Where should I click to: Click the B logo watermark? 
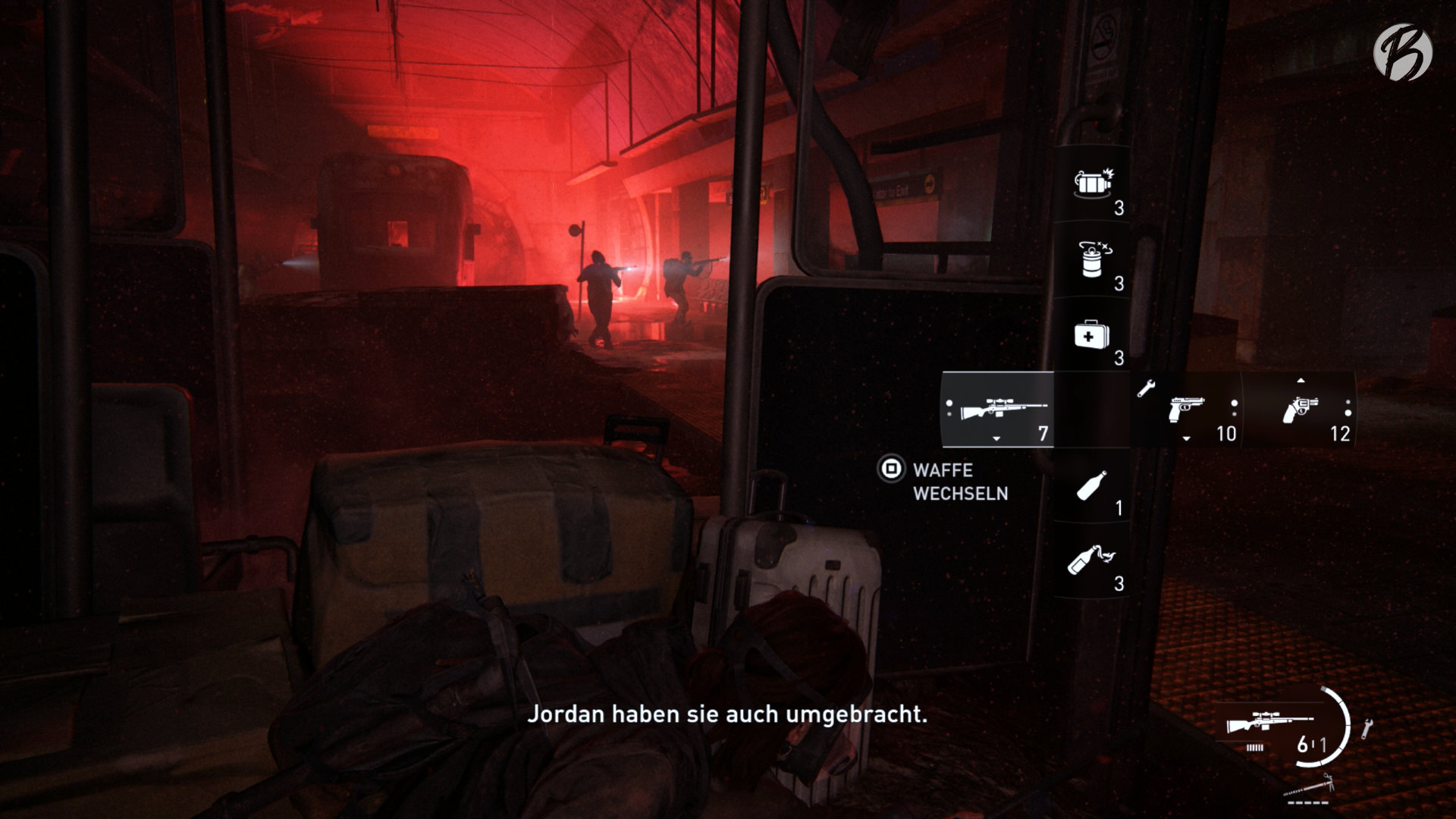pos(1402,51)
